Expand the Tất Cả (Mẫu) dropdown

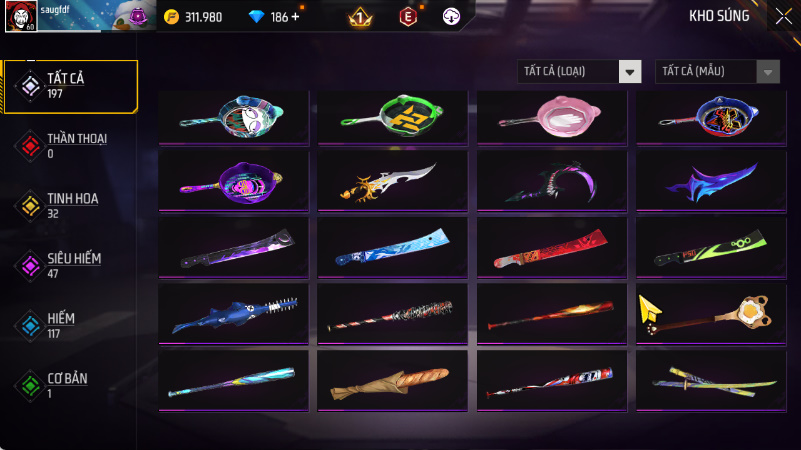pos(717,71)
